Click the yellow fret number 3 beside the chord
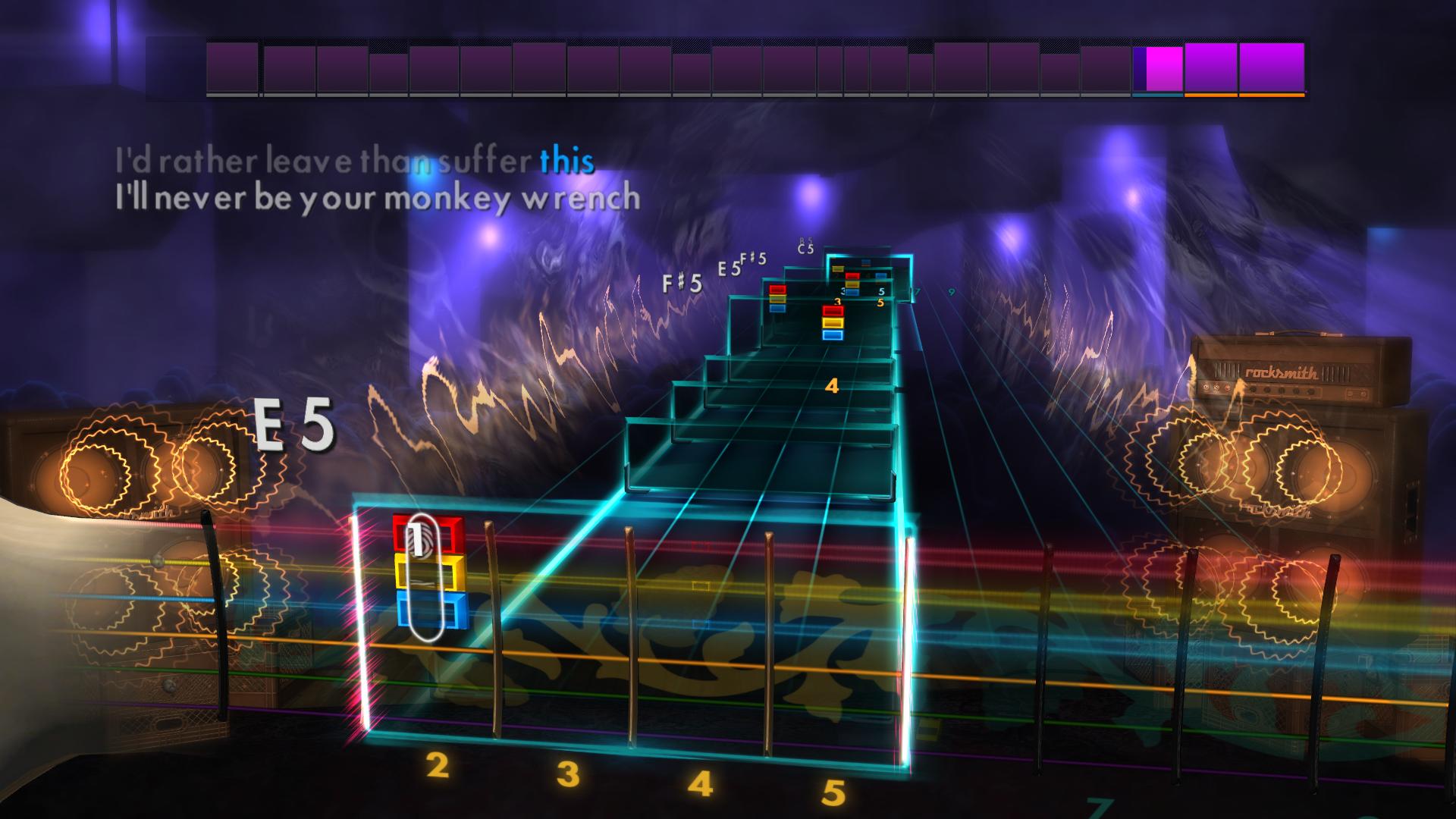The image size is (1456, 819). [x=837, y=301]
